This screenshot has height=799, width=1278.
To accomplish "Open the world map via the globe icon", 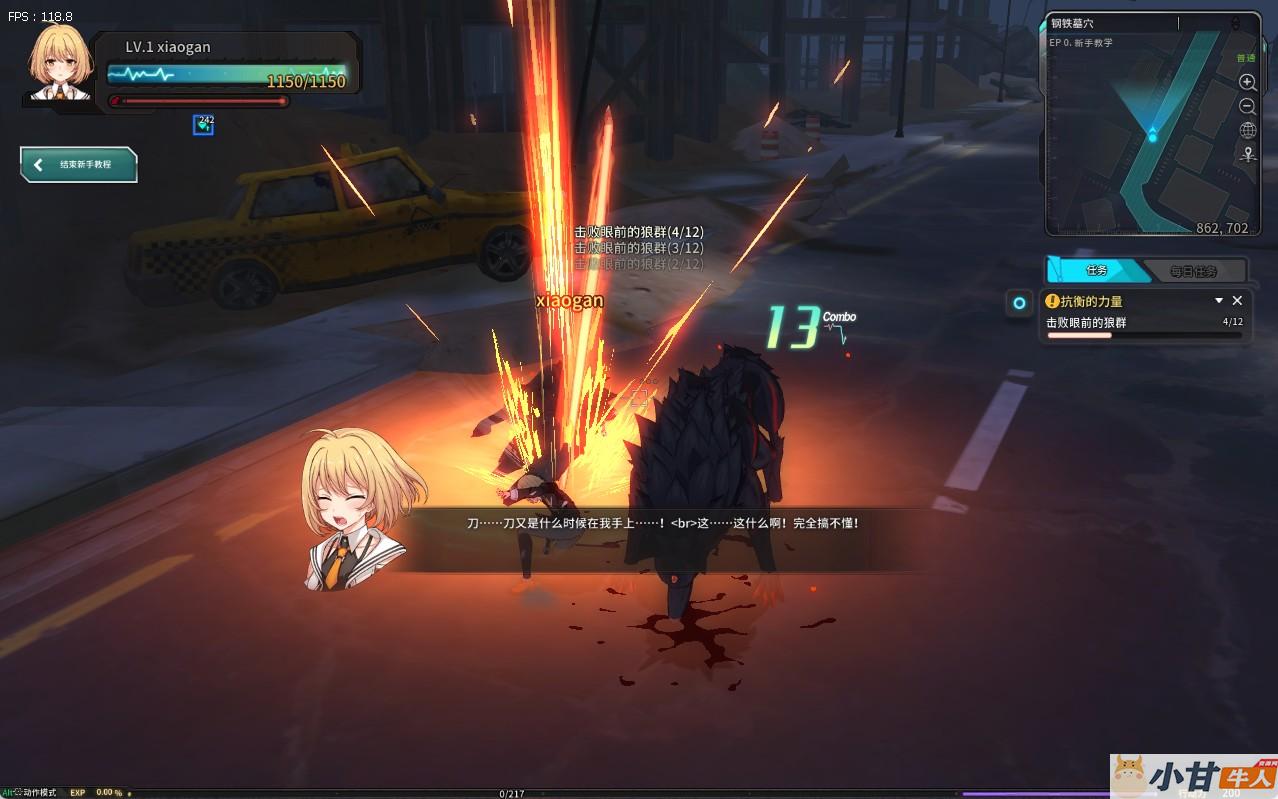I will 1247,131.
